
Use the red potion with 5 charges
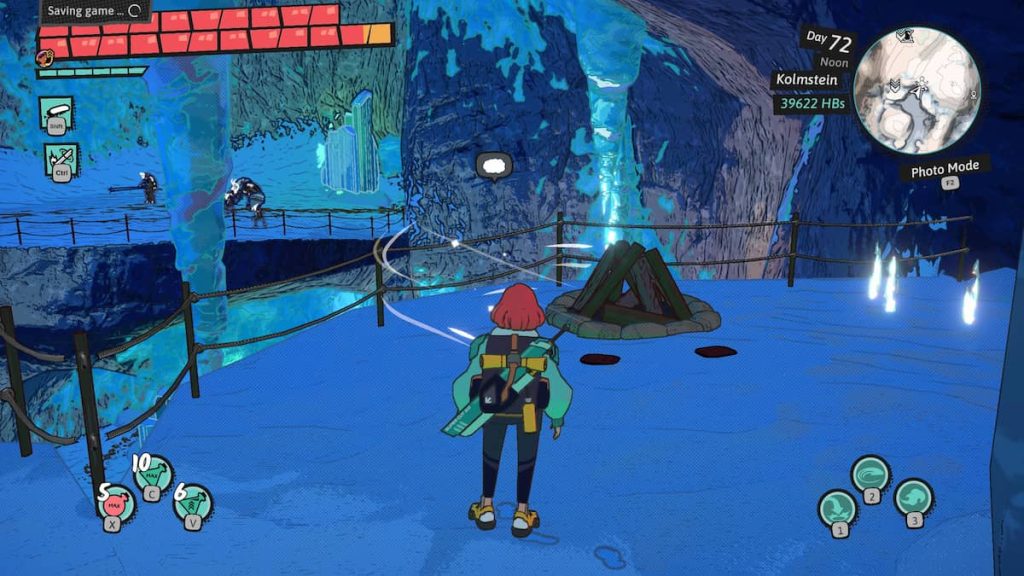coord(116,503)
